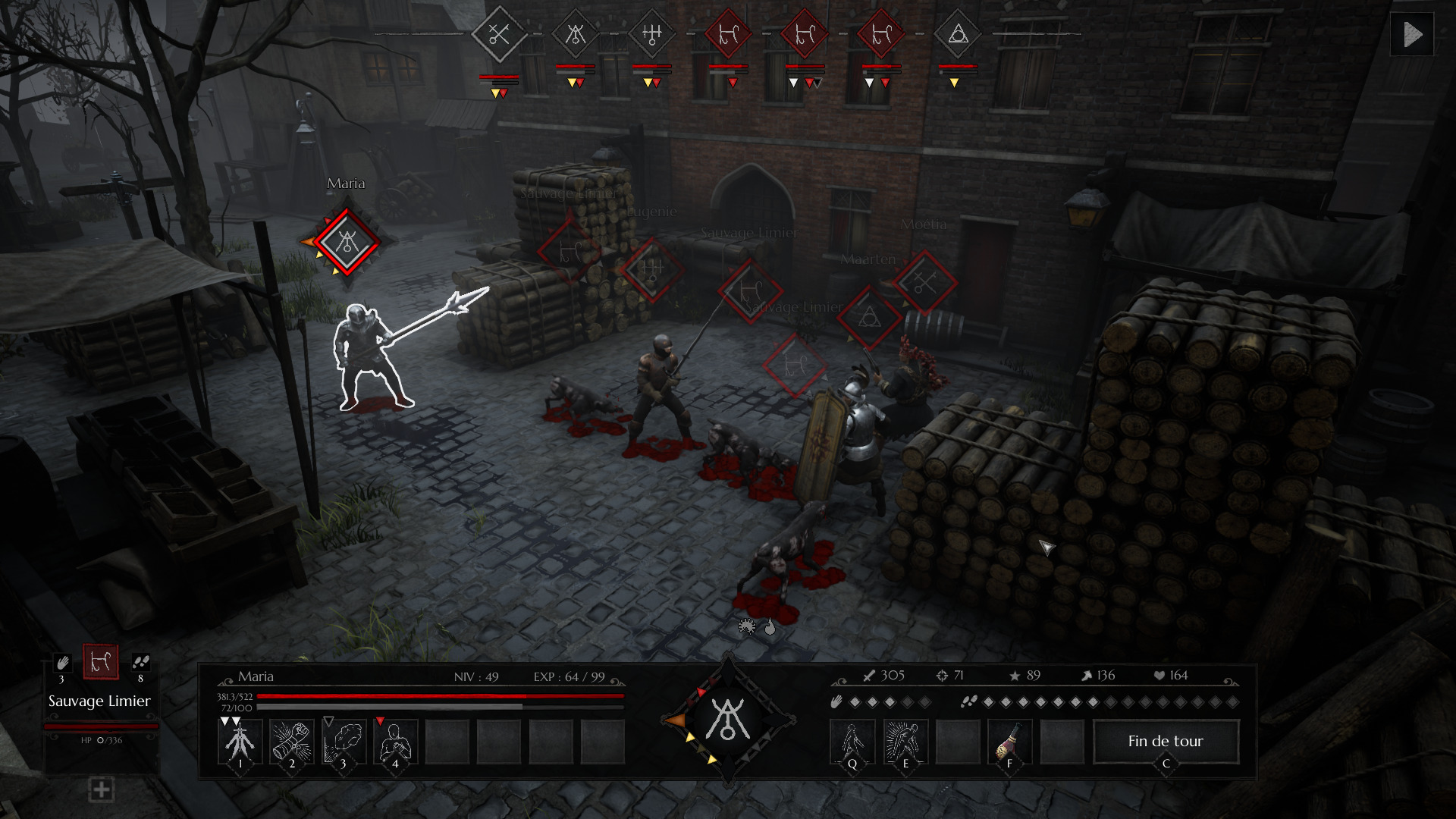
Task: Click Maria's compass emblem in the action bar
Action: click(x=728, y=720)
